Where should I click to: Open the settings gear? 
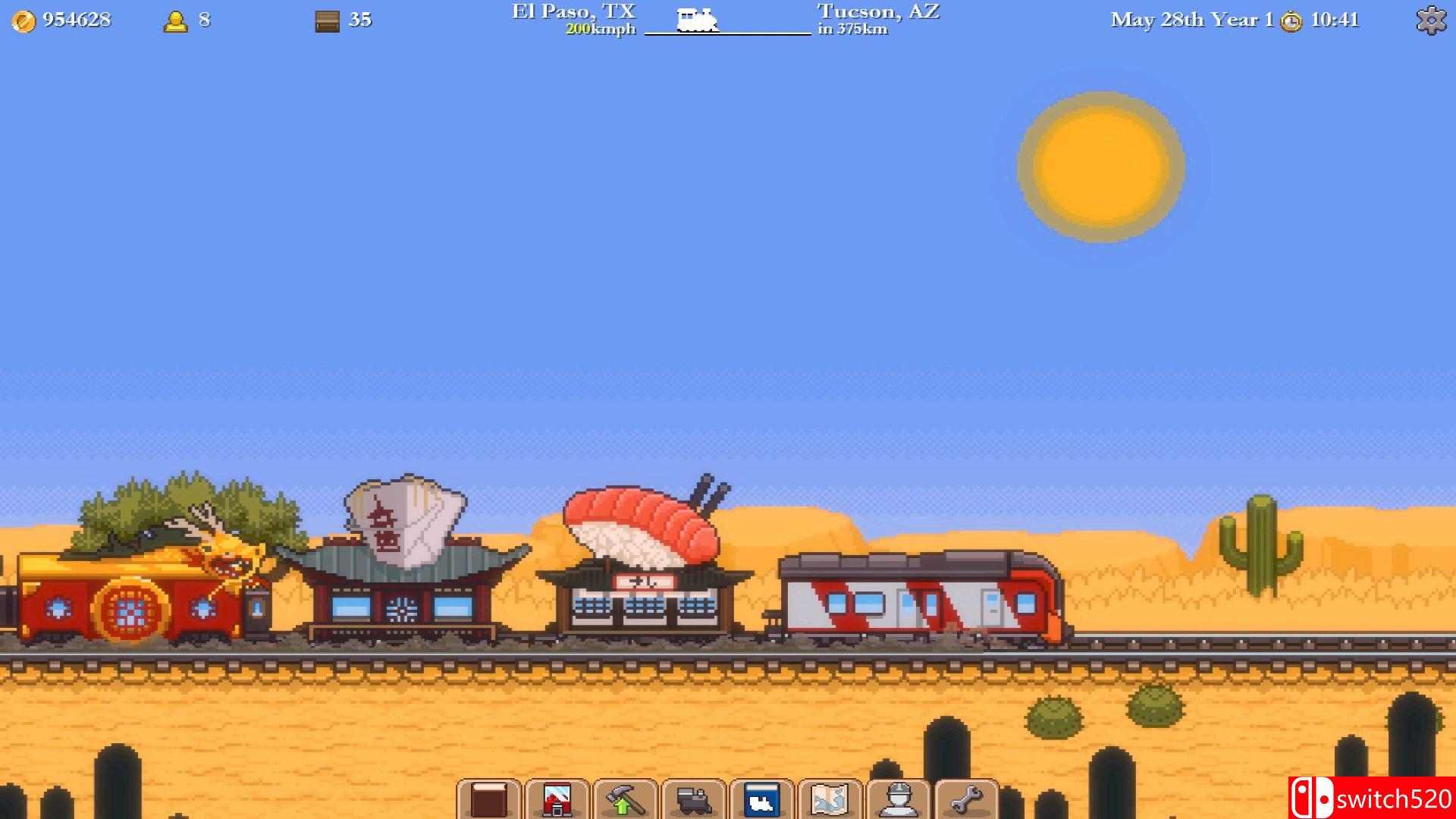tap(1432, 19)
